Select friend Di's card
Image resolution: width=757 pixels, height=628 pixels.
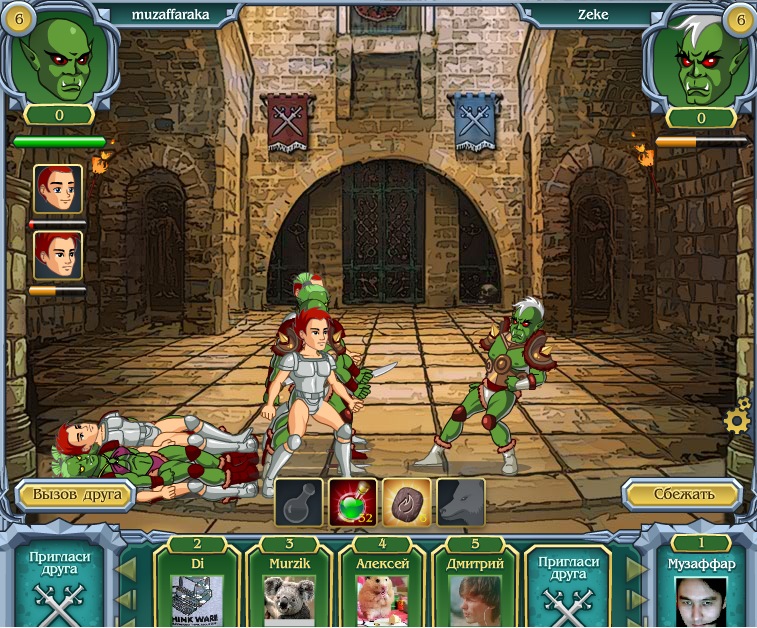pyautogui.click(x=197, y=591)
